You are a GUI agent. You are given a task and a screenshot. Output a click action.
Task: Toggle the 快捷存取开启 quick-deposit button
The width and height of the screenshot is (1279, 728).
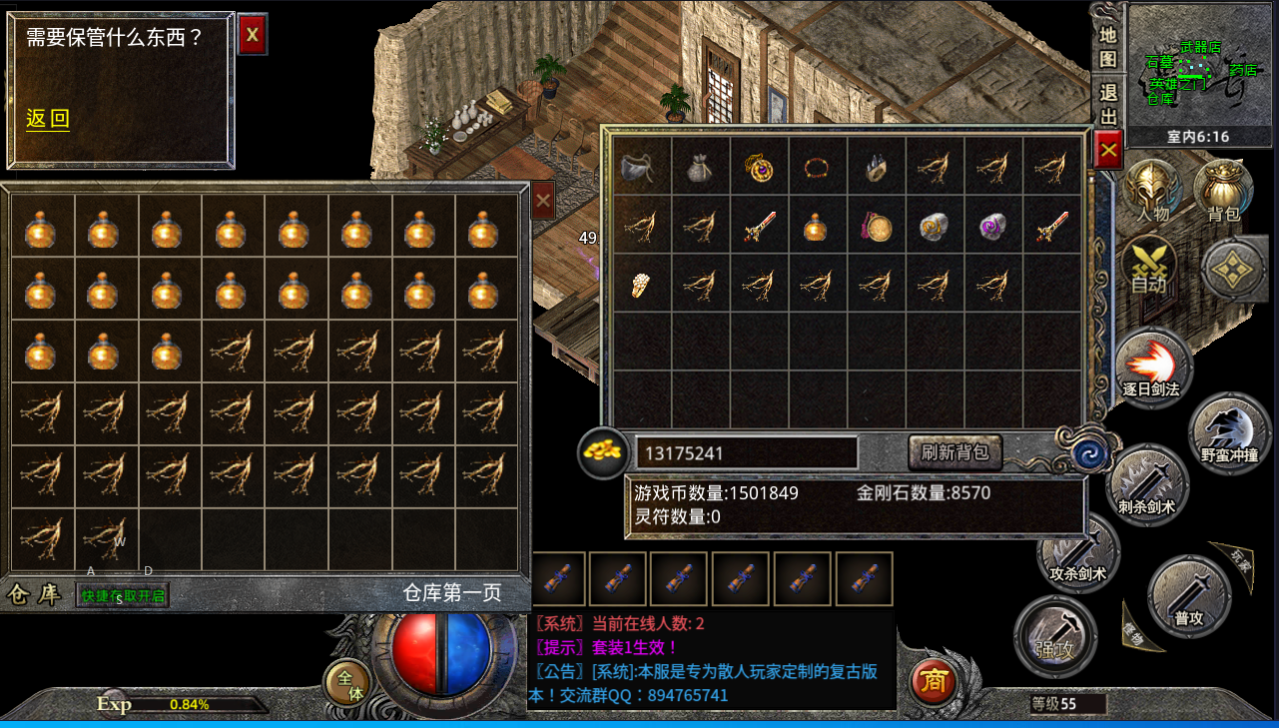point(124,596)
